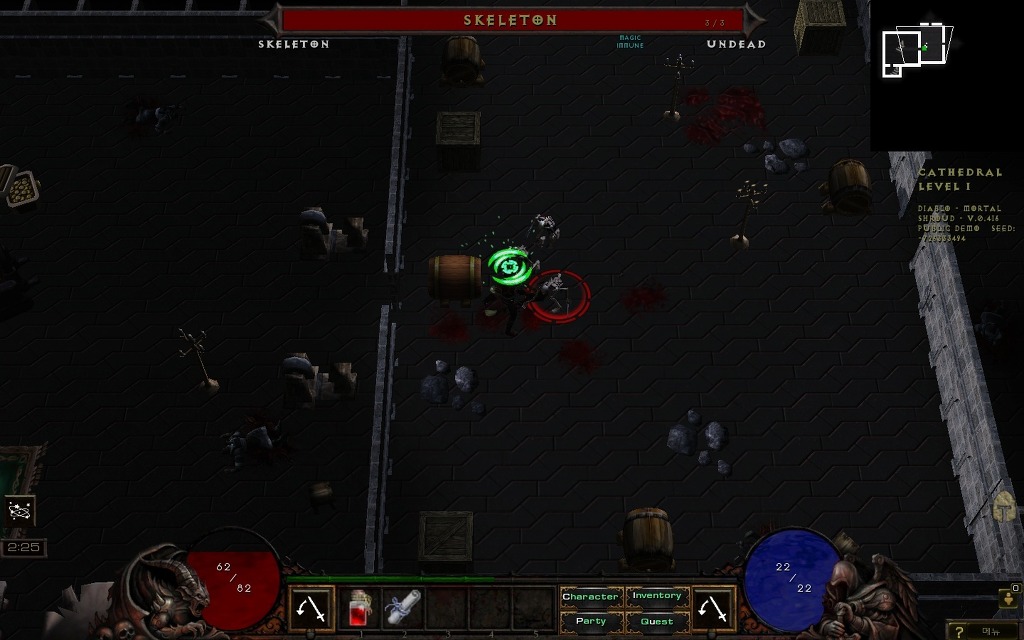Use the scroll in the belt slot
This screenshot has width=1024, height=640.
(404, 608)
